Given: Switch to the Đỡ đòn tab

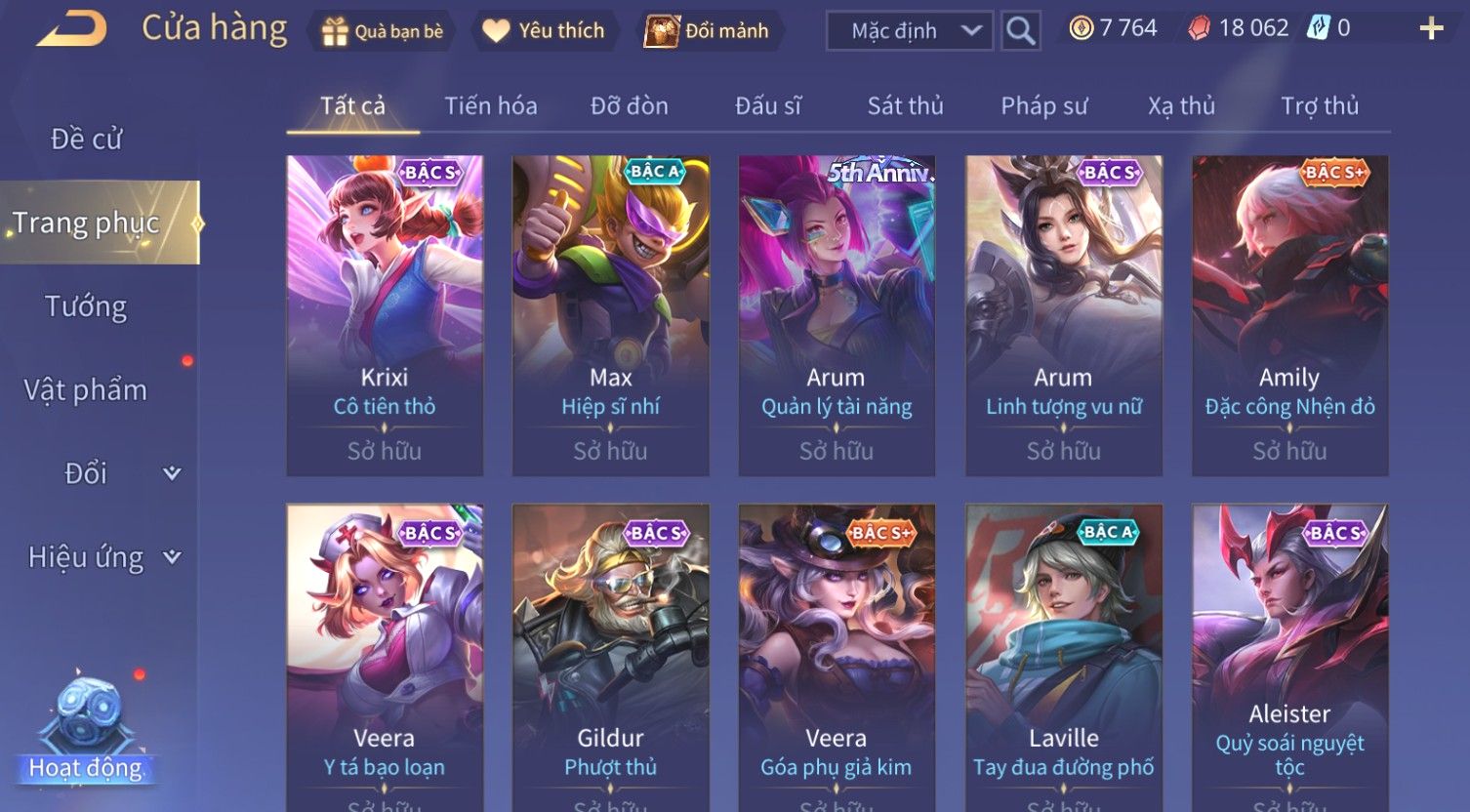Looking at the screenshot, I should (x=630, y=105).
